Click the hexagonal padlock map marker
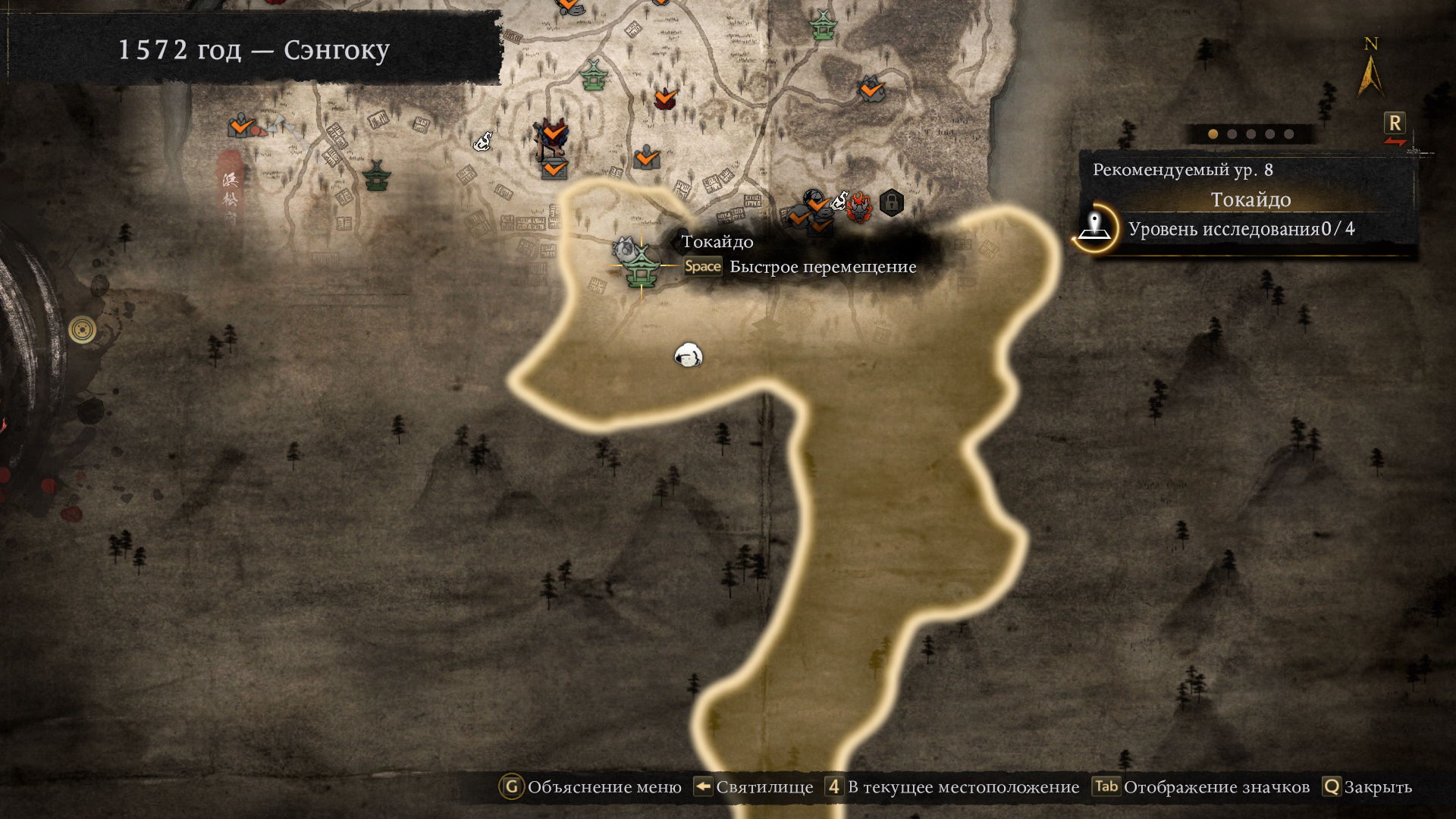This screenshot has width=1456, height=819. [891, 202]
